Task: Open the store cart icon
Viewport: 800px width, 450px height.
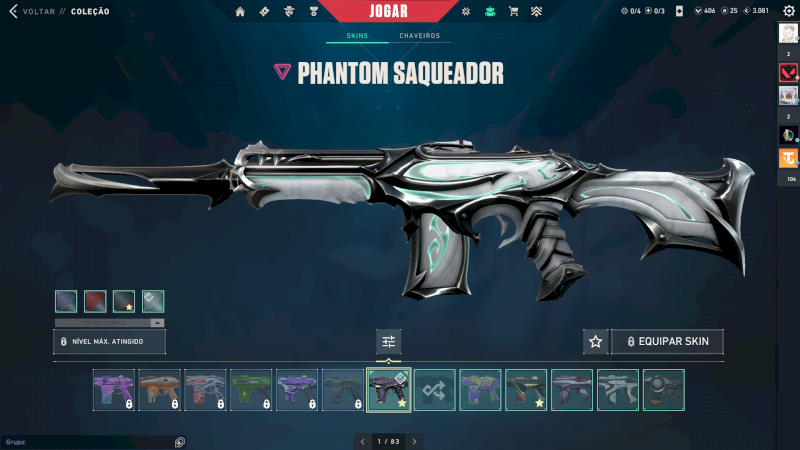Action: (x=513, y=12)
